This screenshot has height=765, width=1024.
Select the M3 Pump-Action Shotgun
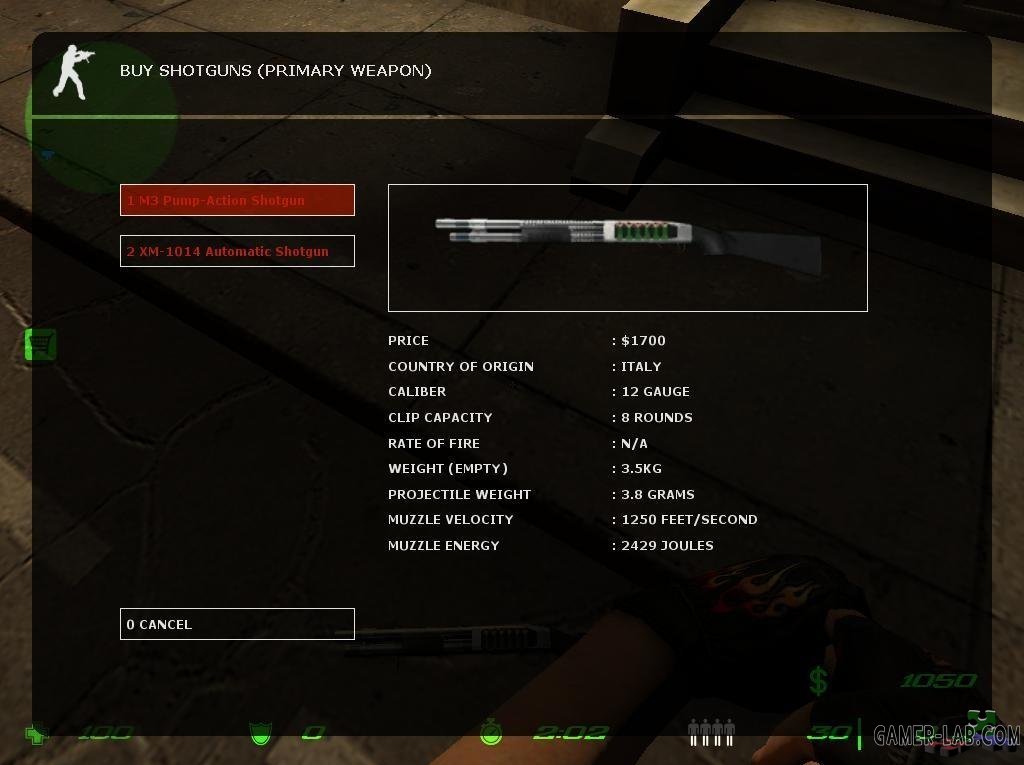[x=237, y=200]
